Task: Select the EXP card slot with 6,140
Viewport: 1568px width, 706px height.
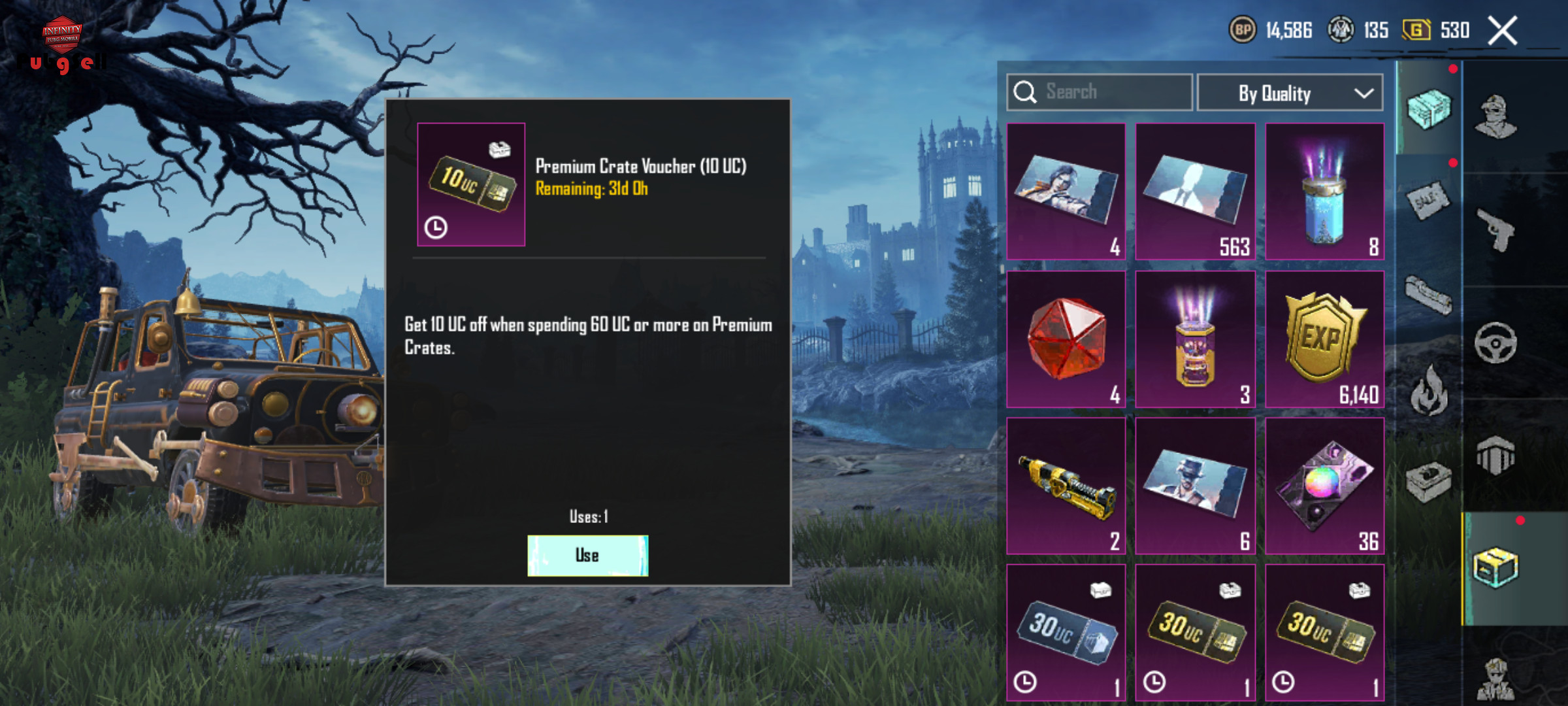Action: [1324, 339]
